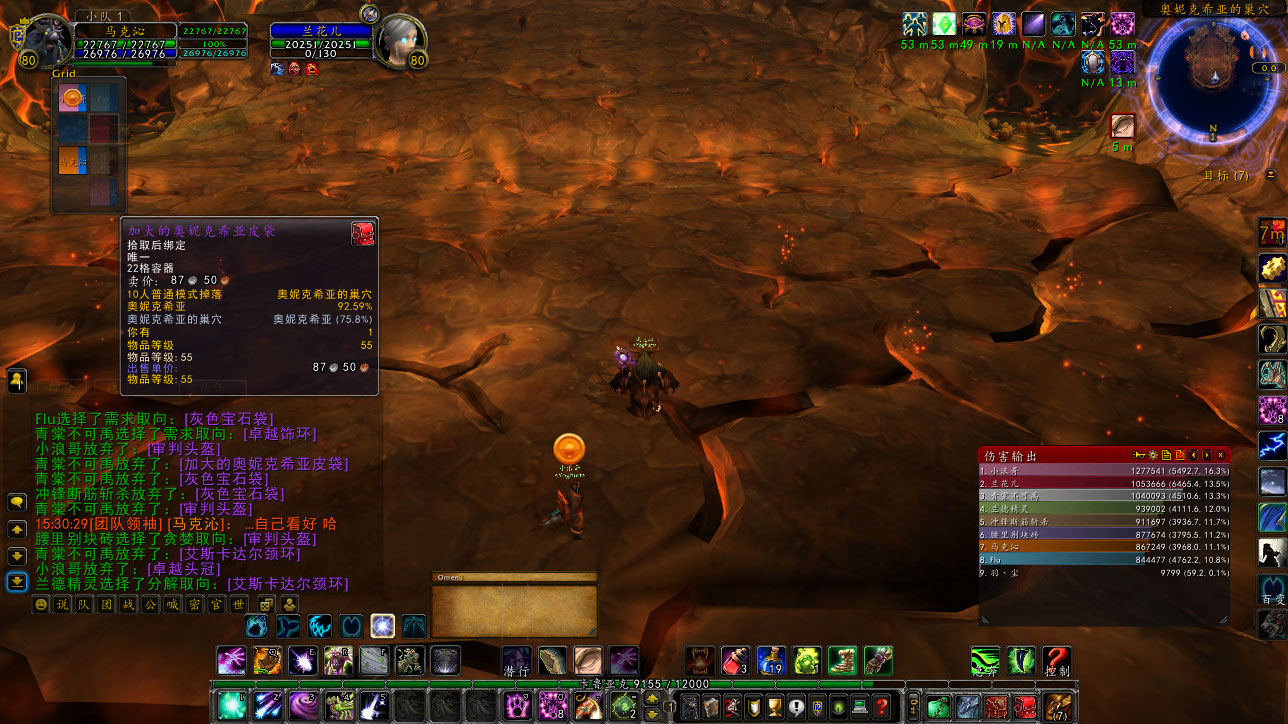
Task: Click the right arrow on the damage meter header
Action: (x=1207, y=456)
